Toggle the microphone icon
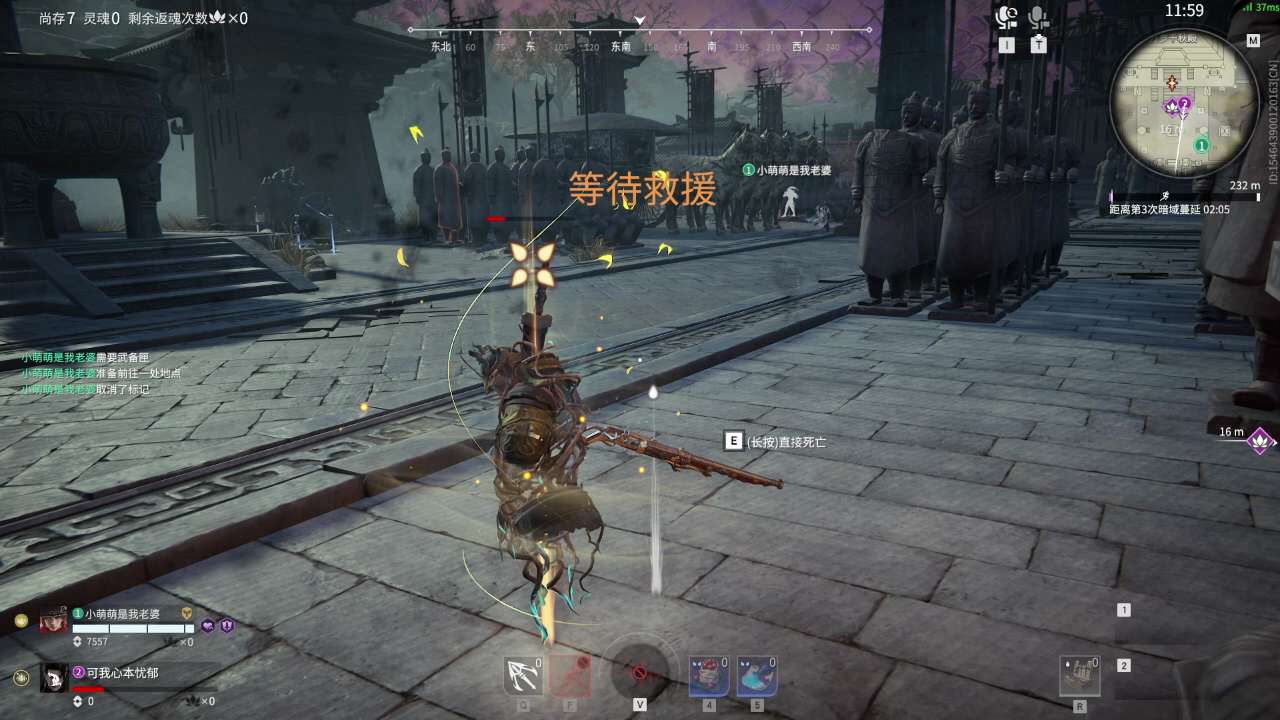This screenshot has width=1280, height=720. point(1038,17)
